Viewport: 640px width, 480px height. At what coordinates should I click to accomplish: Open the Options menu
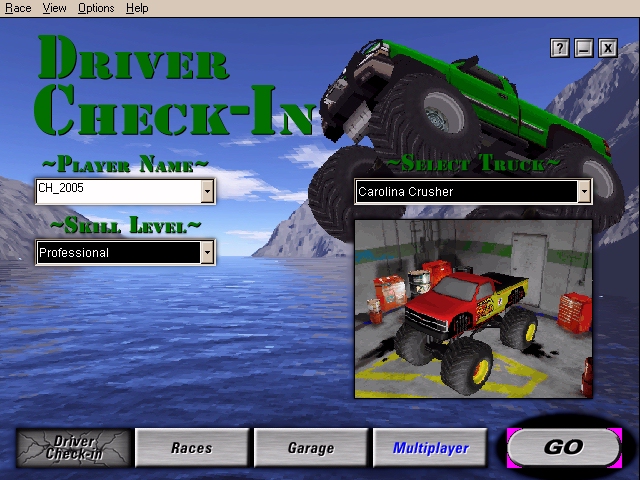pos(96,8)
